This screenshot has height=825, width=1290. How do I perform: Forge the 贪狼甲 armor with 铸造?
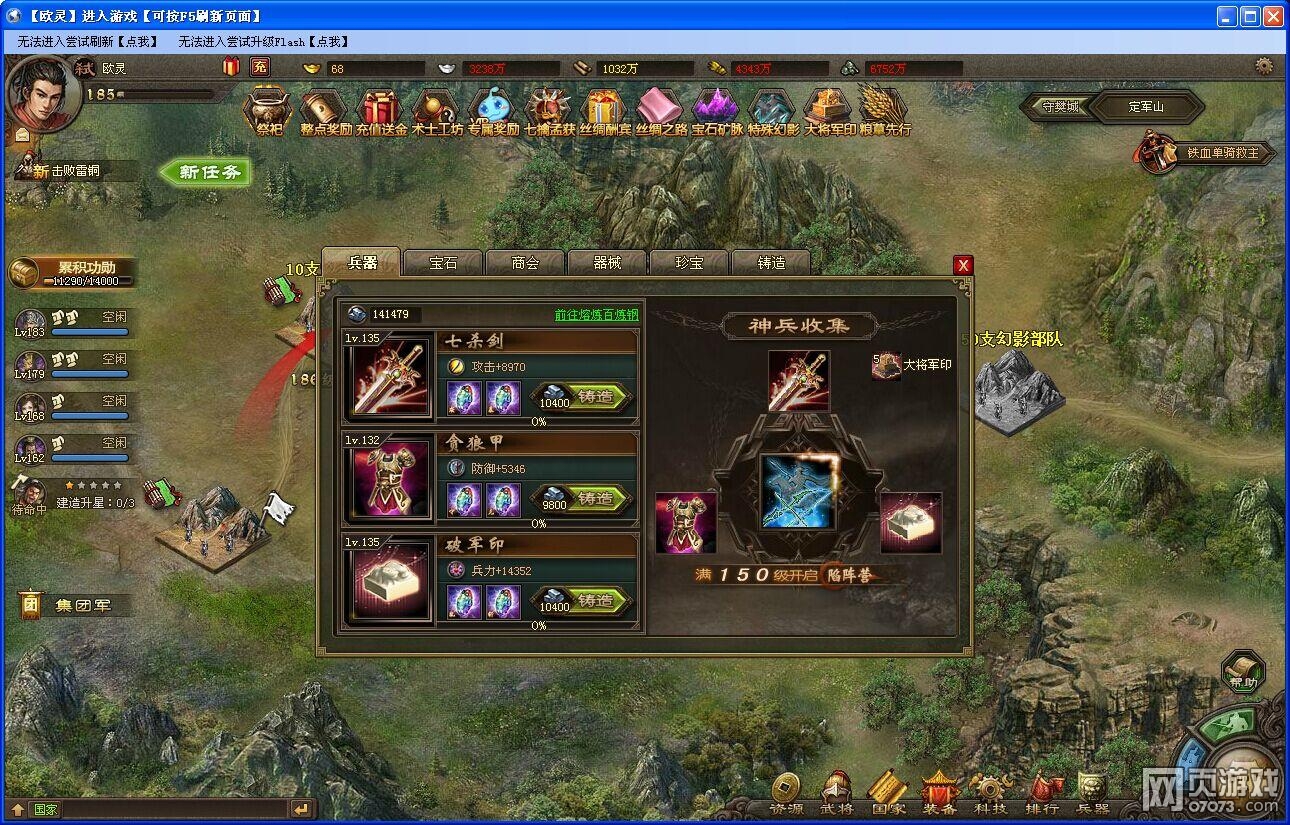pyautogui.click(x=595, y=498)
